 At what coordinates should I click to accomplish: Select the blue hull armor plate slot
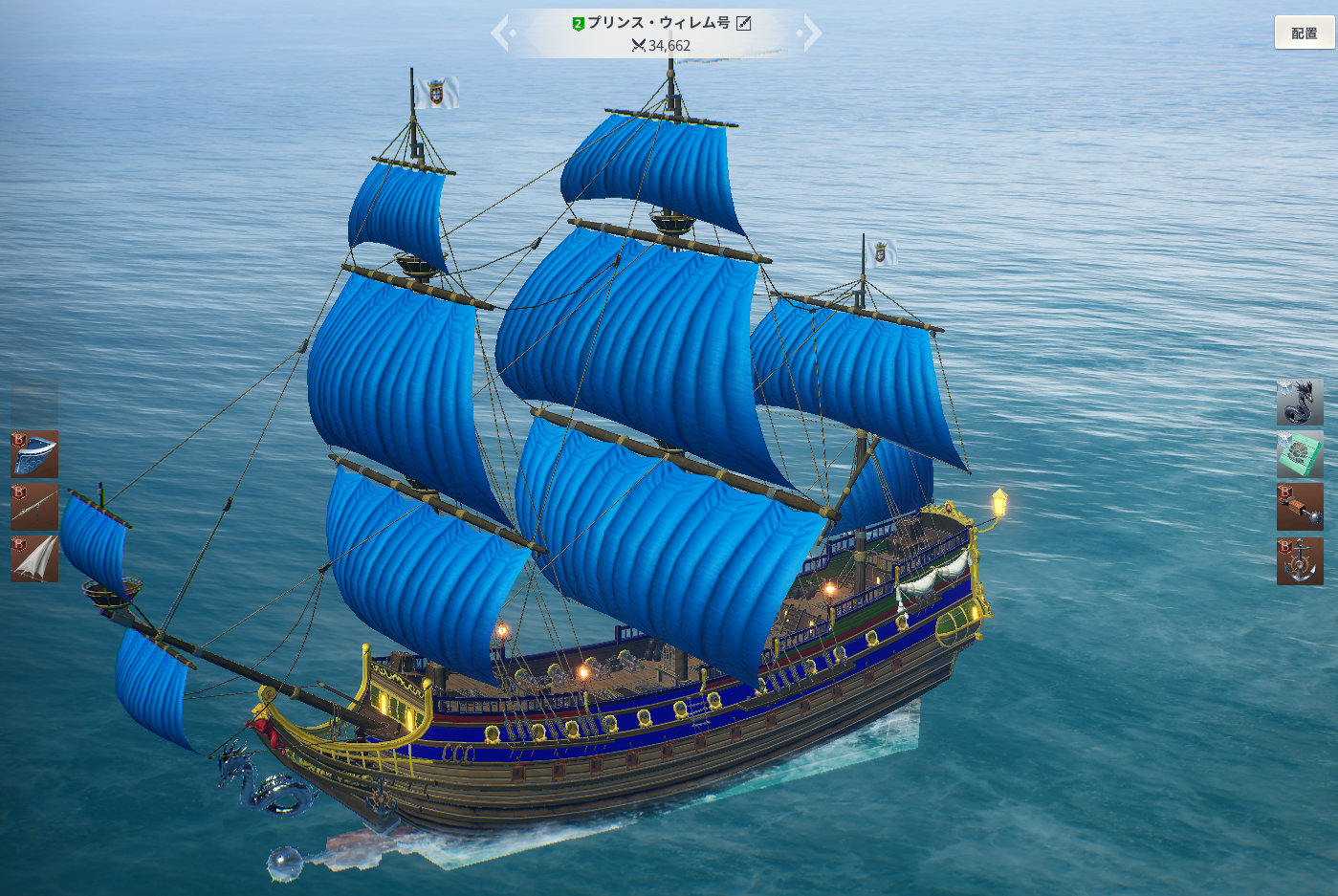pos(34,454)
